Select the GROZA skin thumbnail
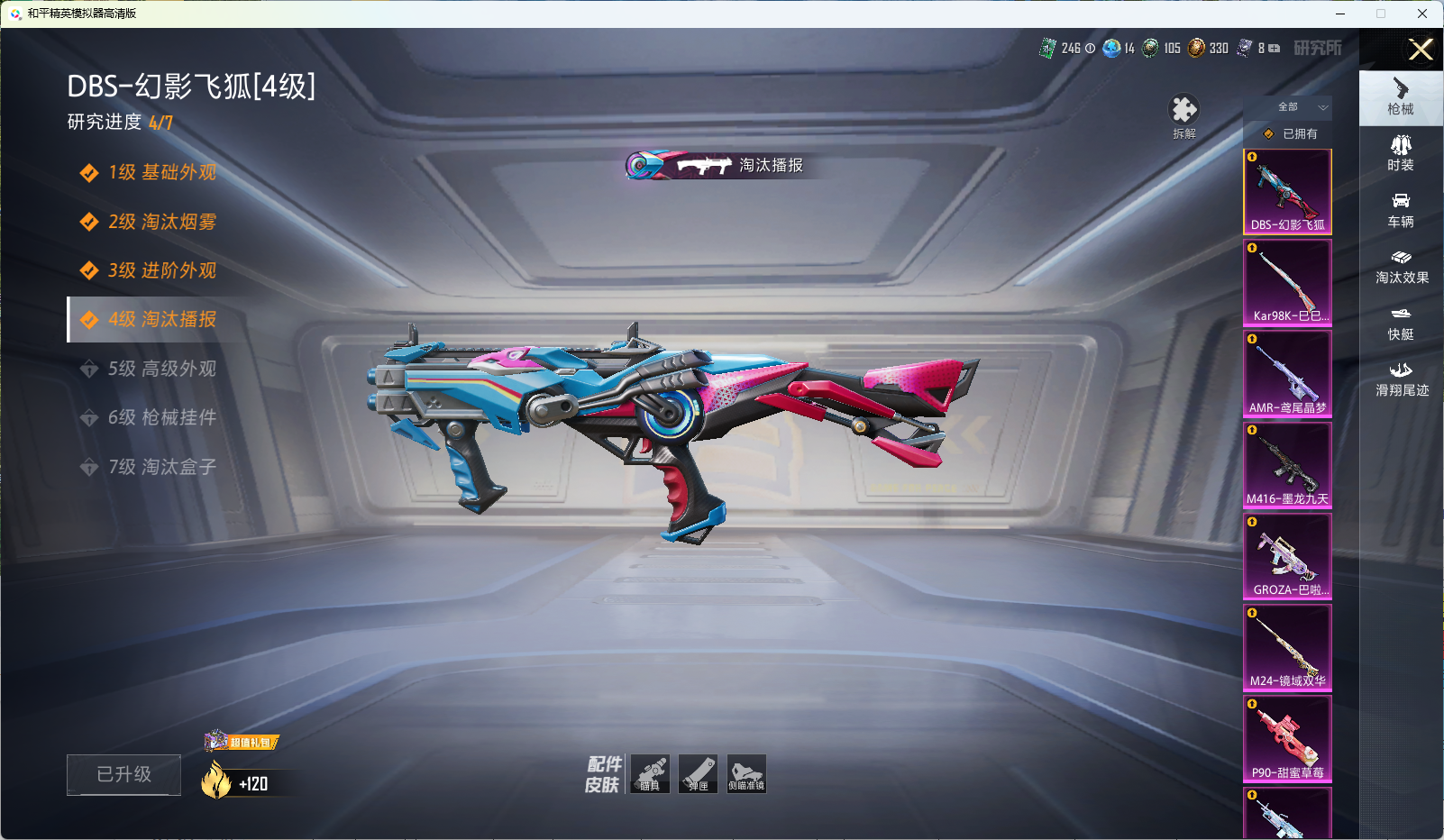The height and width of the screenshot is (840, 1444). [1287, 556]
